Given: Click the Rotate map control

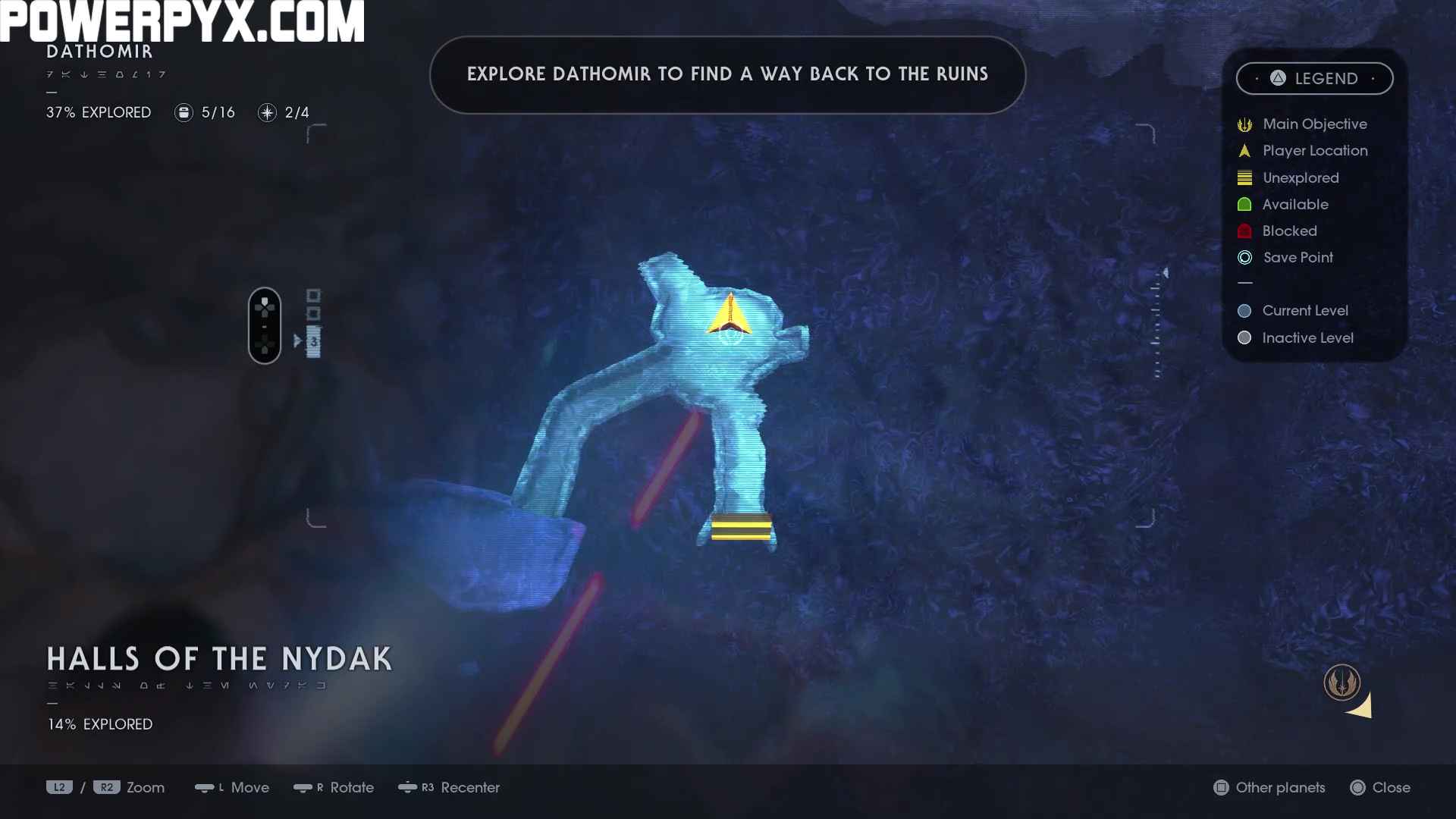Looking at the screenshot, I should [x=334, y=788].
